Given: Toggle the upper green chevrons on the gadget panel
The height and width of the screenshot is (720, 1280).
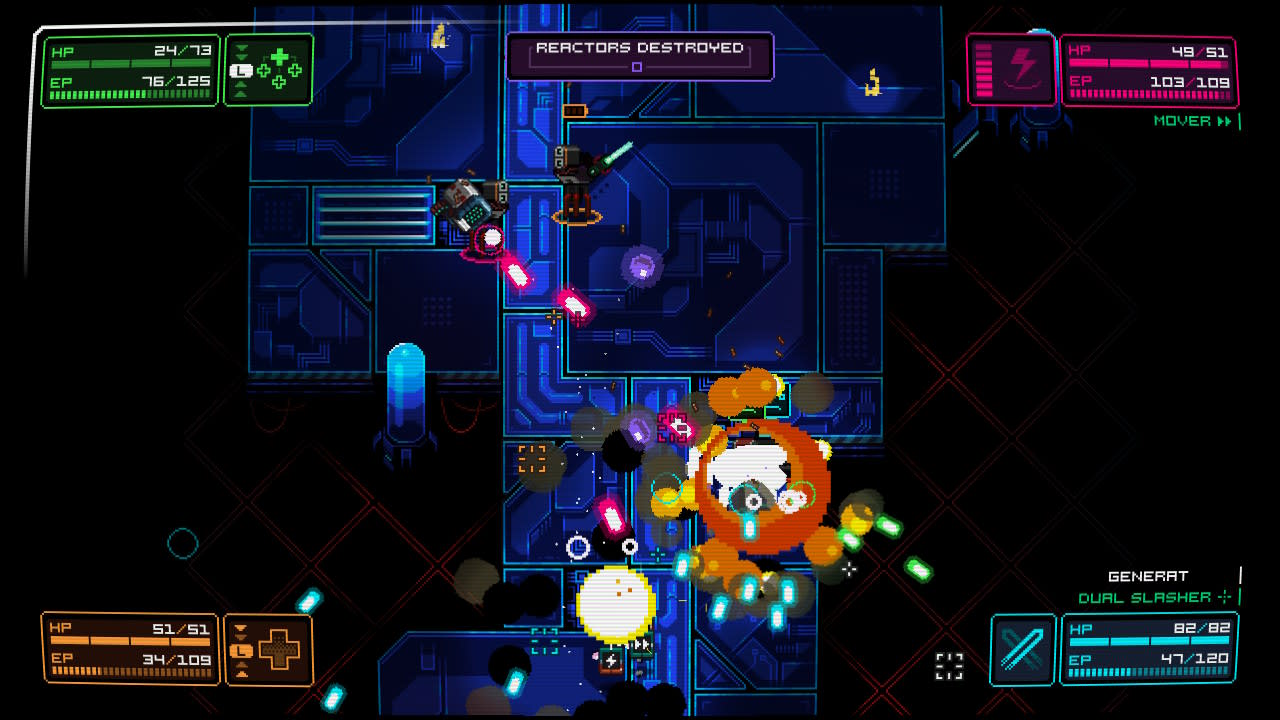Looking at the screenshot, I should (241, 53).
